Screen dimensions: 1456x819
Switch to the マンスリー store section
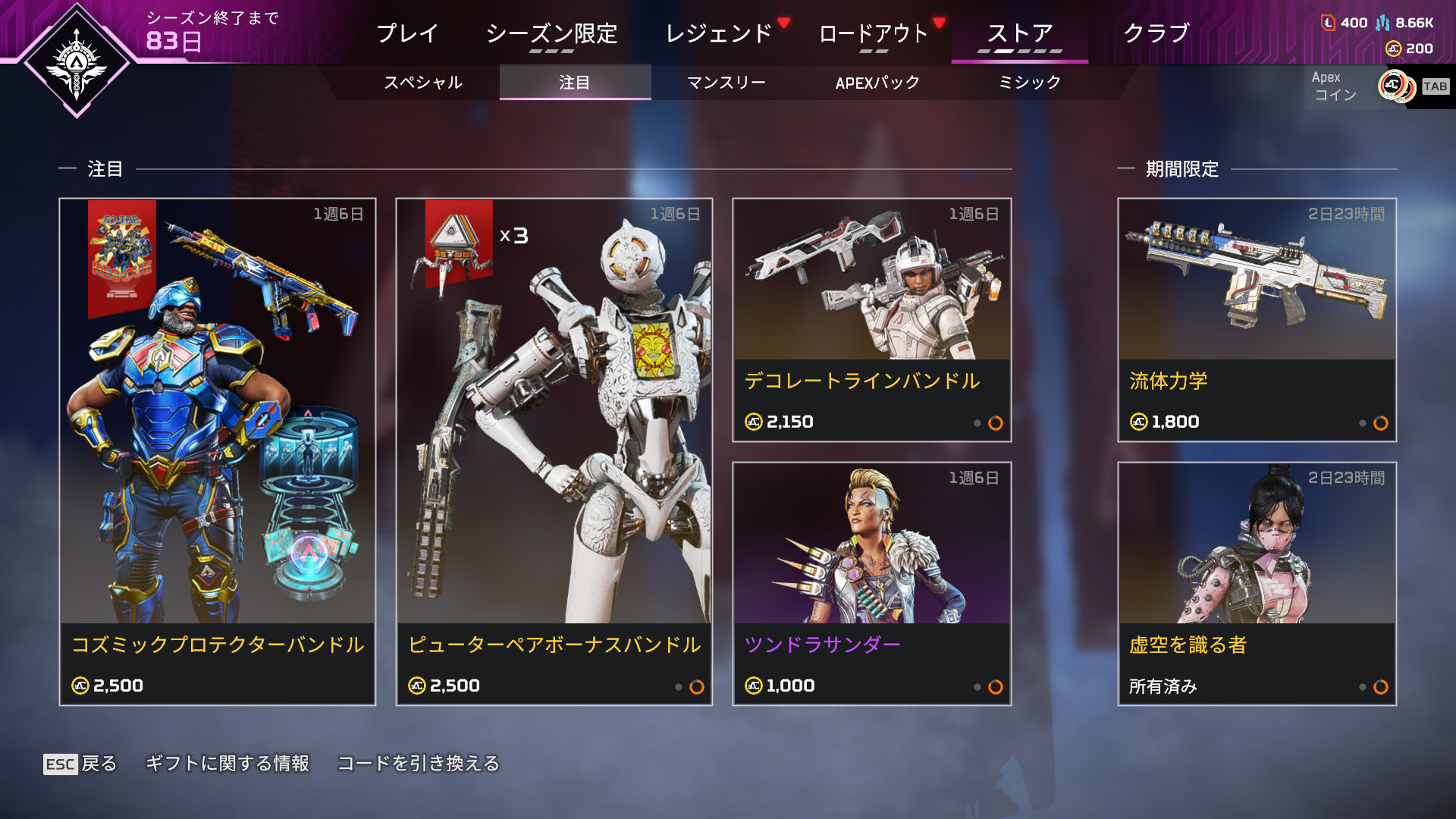pos(726,83)
